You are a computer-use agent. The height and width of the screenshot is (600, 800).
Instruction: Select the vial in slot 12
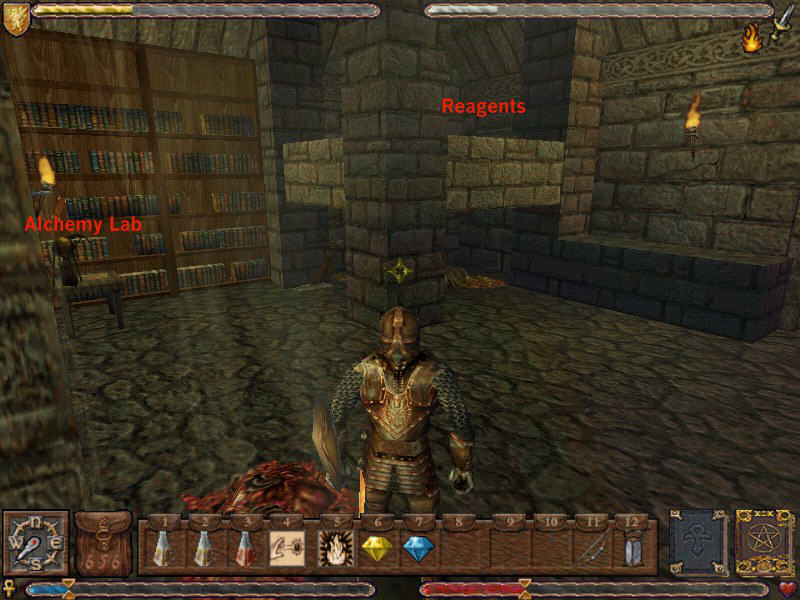coord(631,549)
